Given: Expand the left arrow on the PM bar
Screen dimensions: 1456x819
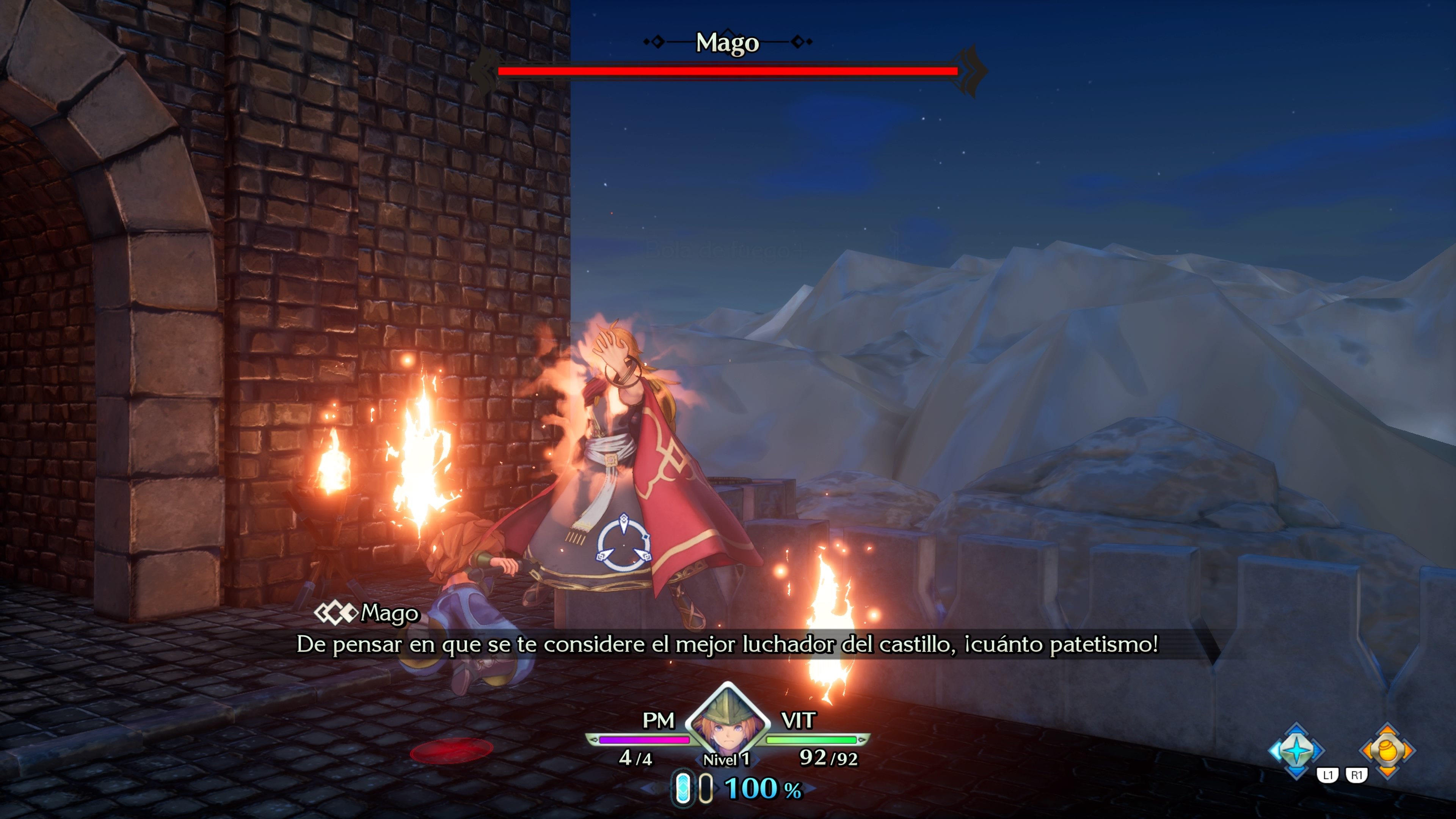Looking at the screenshot, I should tap(594, 742).
